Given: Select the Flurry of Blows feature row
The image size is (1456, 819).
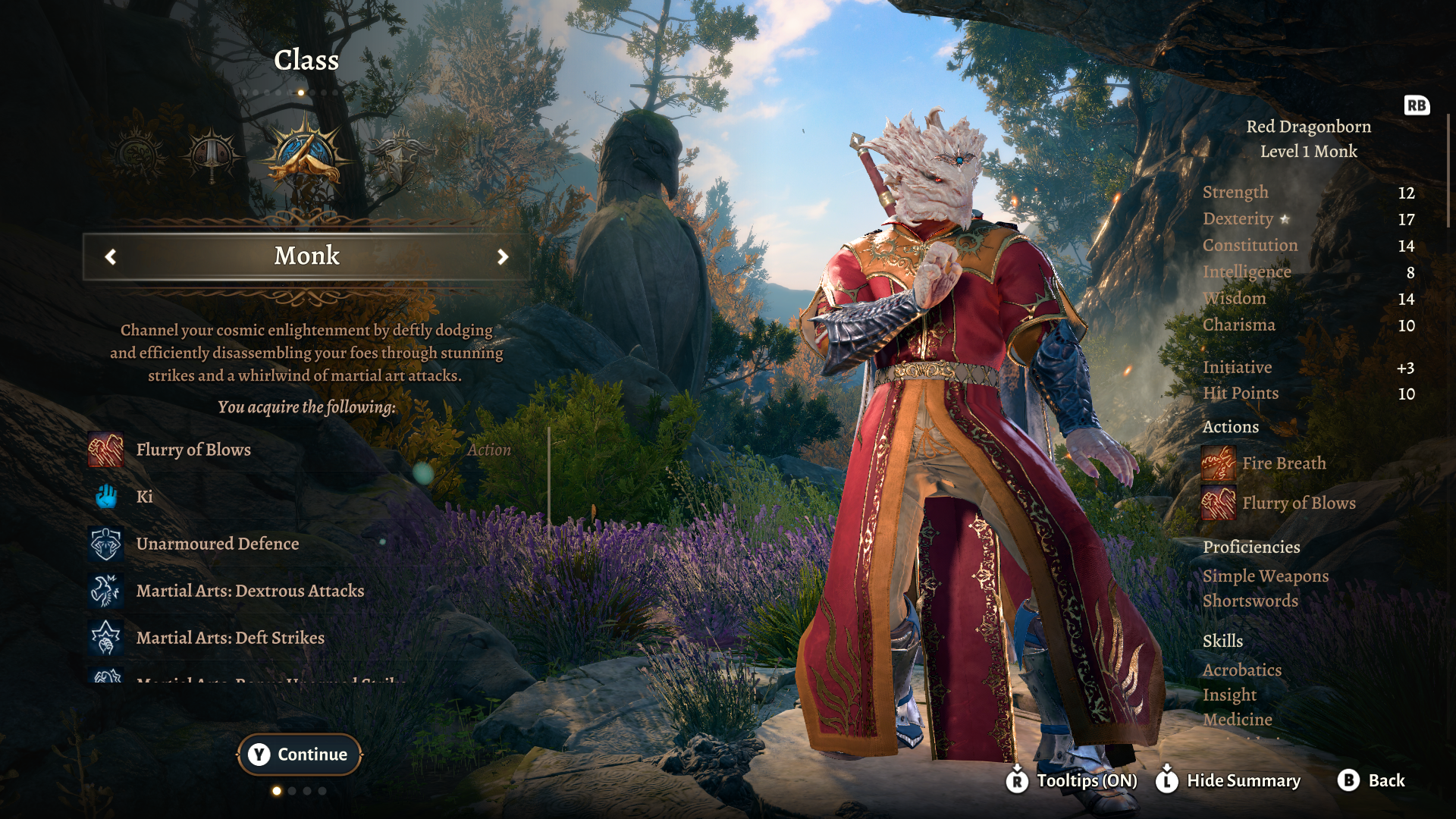Looking at the screenshot, I should 193,450.
